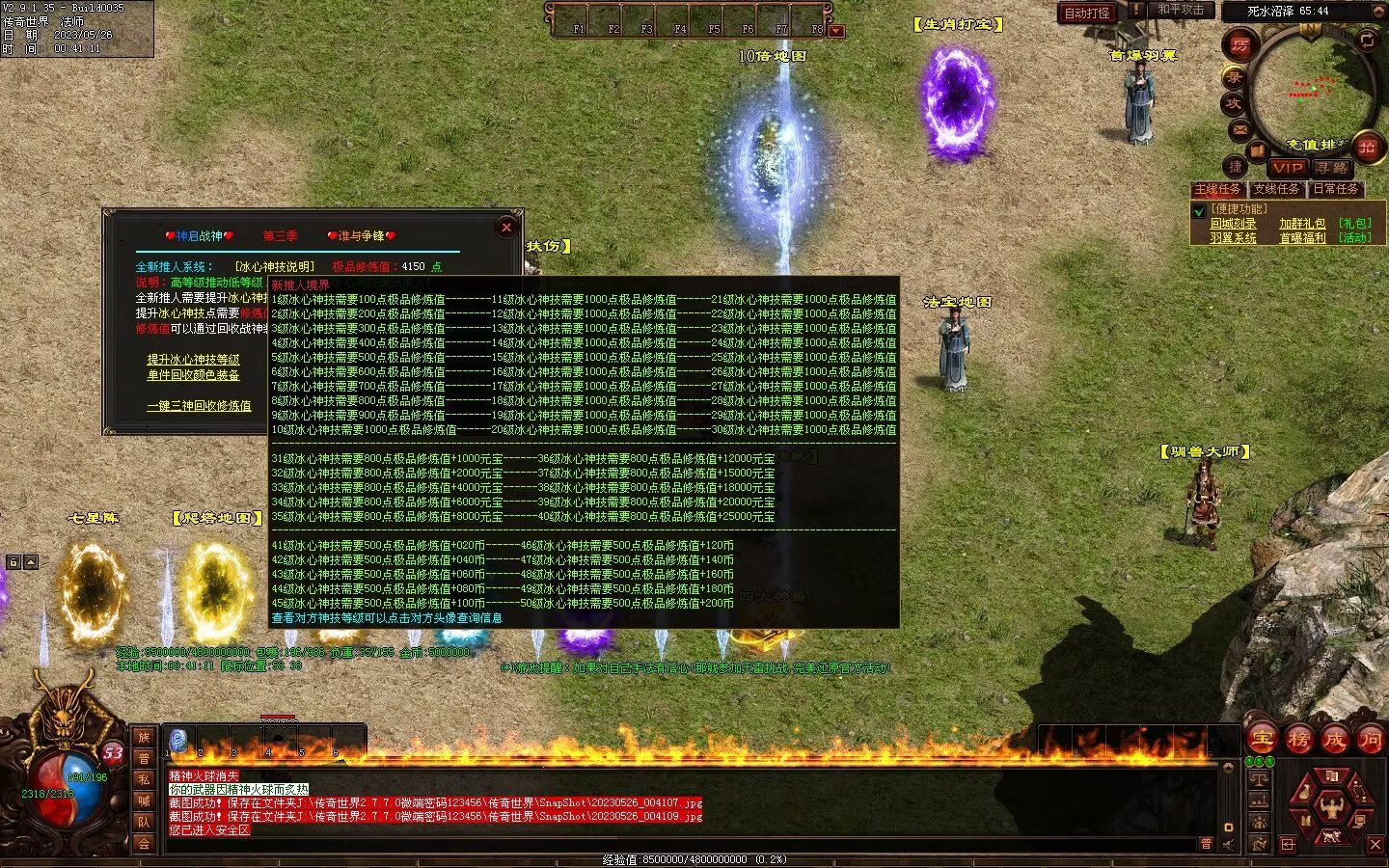1389x868 pixels.
Task: Close the 神启战神 dialog window
Action: coord(506,228)
